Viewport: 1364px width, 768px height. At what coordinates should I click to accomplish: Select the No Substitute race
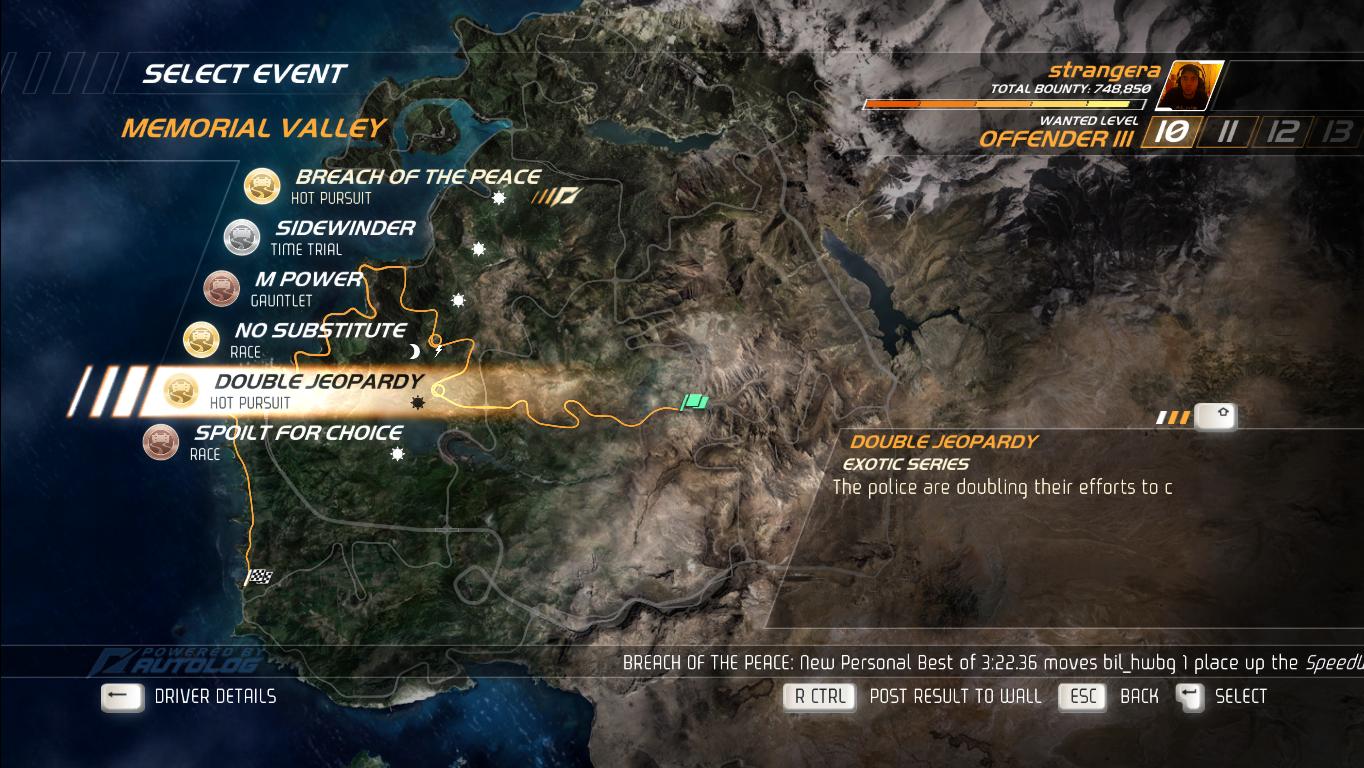click(320, 331)
